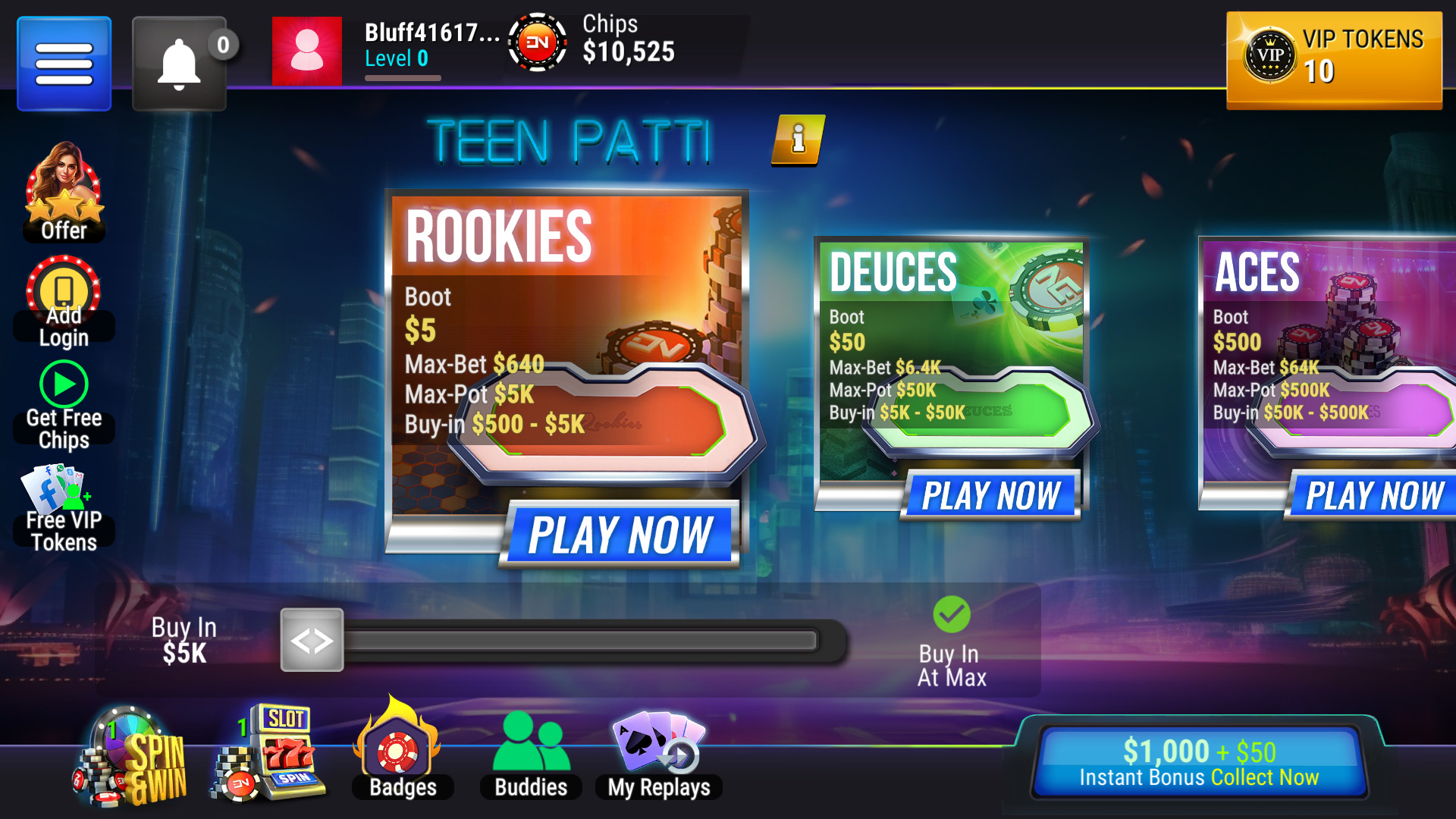The image size is (1456, 819).
Task: Open the hamburger navigation menu
Action: click(x=64, y=62)
